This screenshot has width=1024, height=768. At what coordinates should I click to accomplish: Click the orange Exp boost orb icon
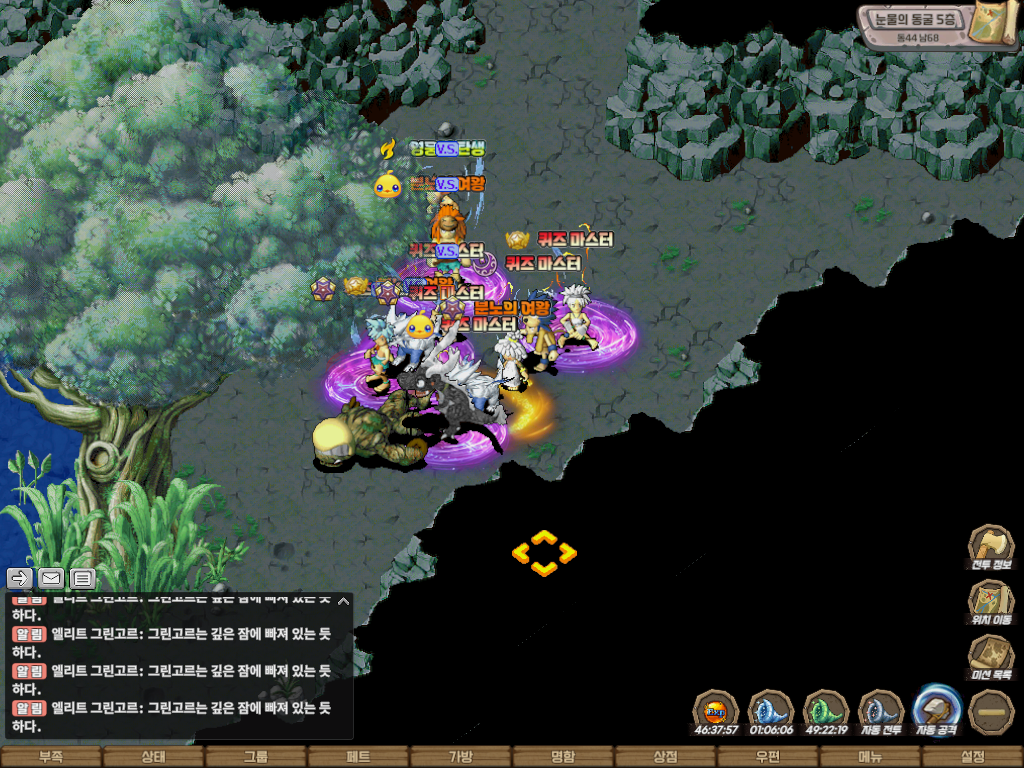click(x=716, y=709)
